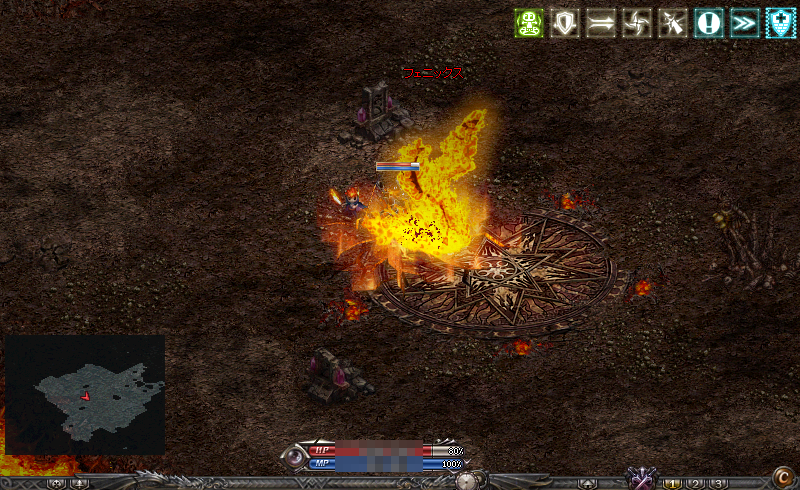Select the single arrow skill icon

coord(600,23)
